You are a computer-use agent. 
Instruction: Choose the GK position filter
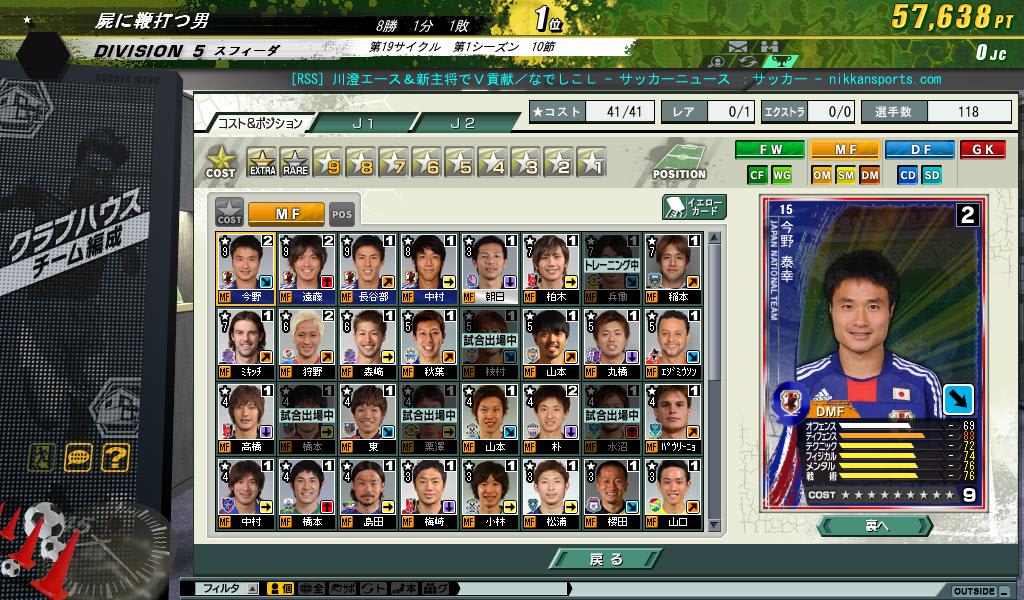[982, 150]
